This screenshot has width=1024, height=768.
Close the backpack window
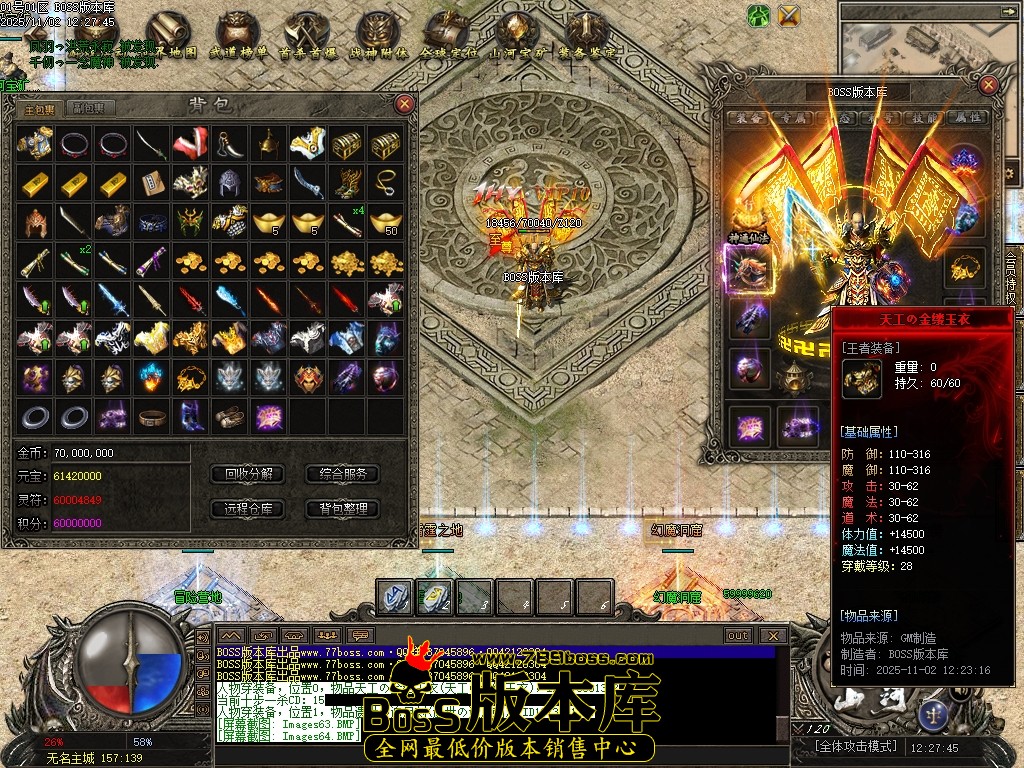pos(404,103)
